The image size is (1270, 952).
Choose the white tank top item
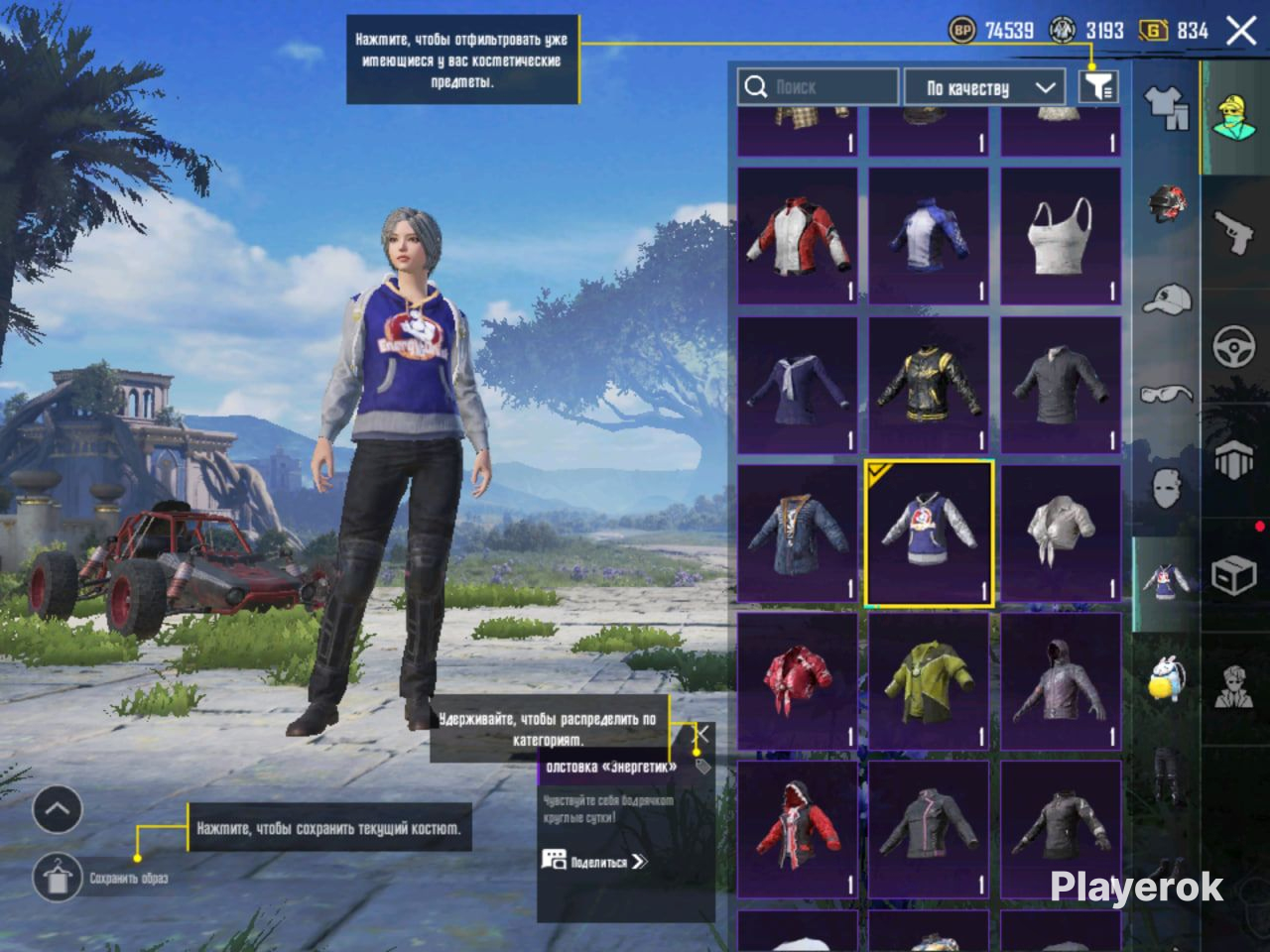[1061, 236]
